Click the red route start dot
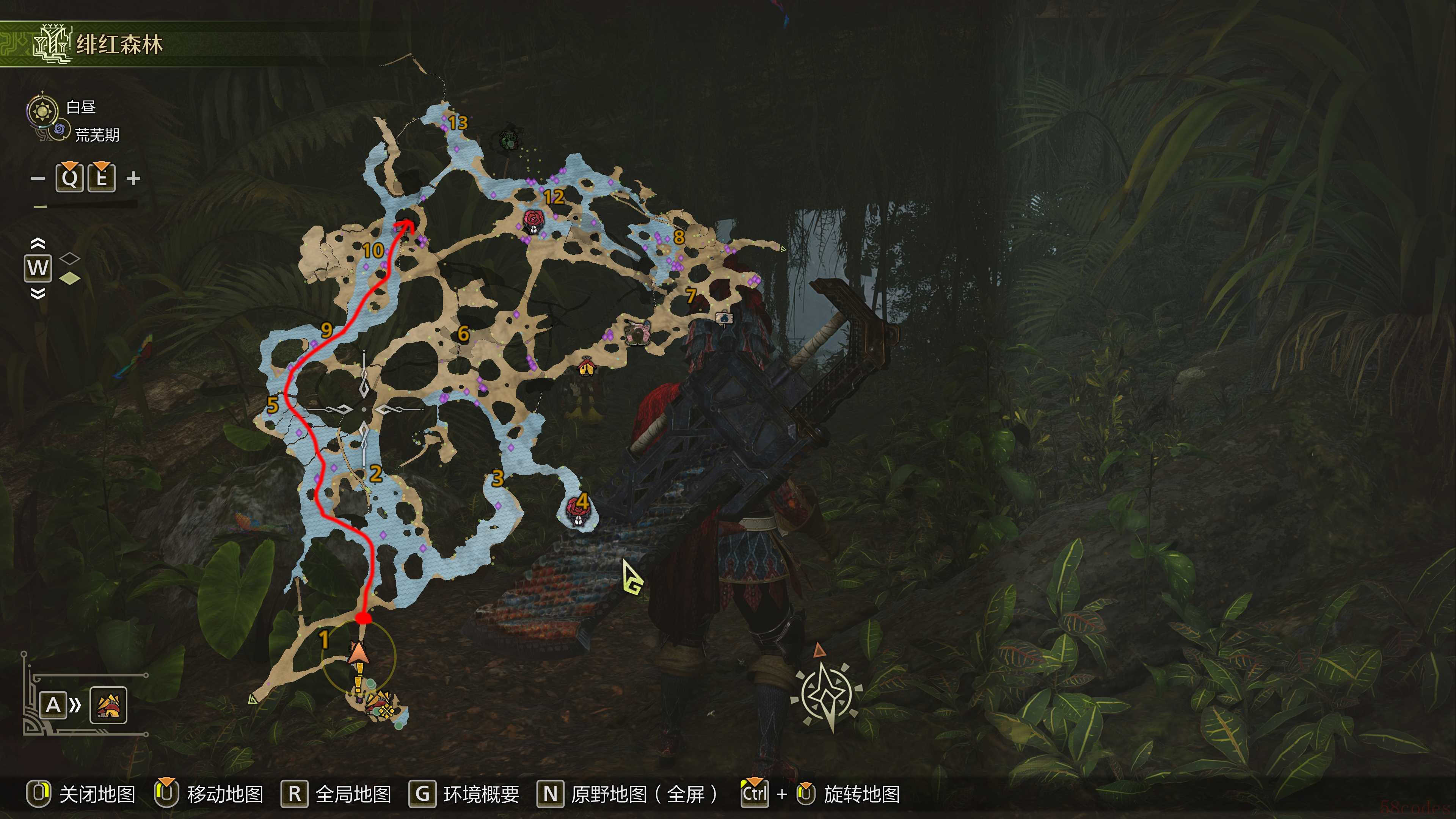The height and width of the screenshot is (819, 1456). pyautogui.click(x=364, y=618)
